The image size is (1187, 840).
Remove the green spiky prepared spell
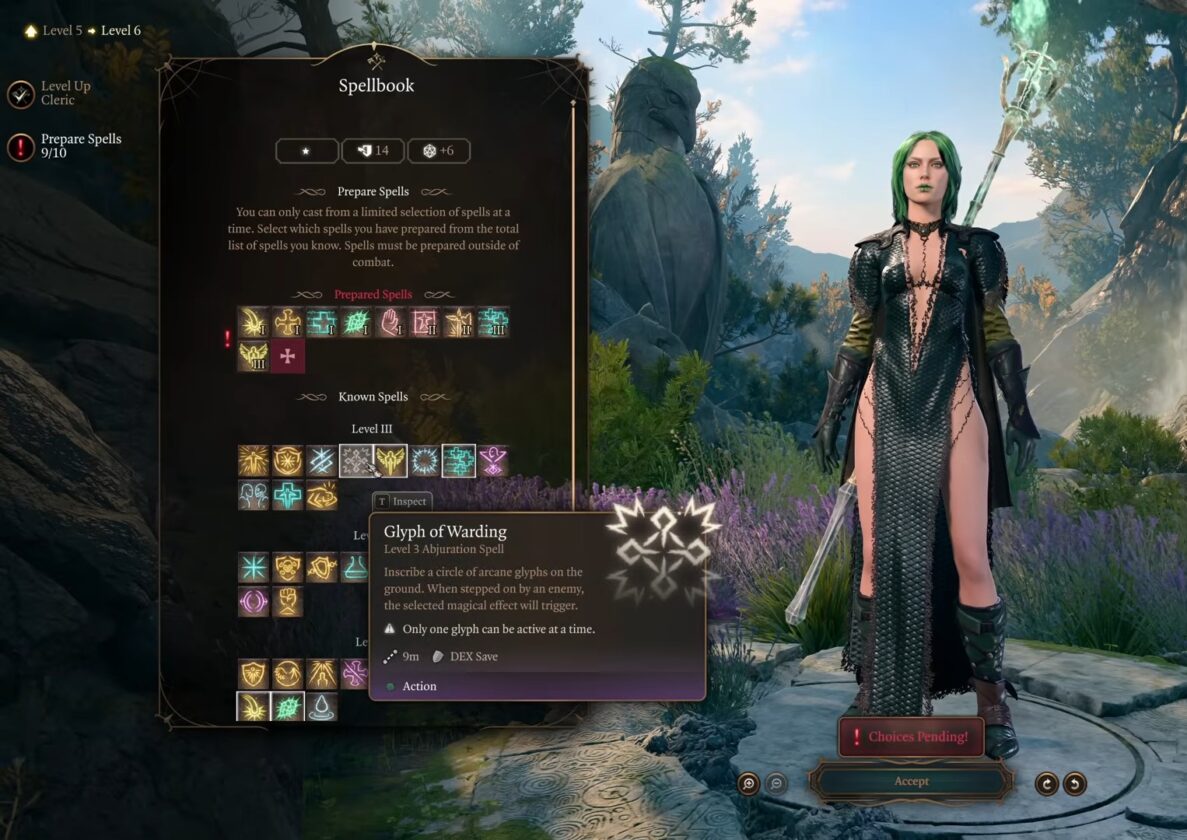356,322
